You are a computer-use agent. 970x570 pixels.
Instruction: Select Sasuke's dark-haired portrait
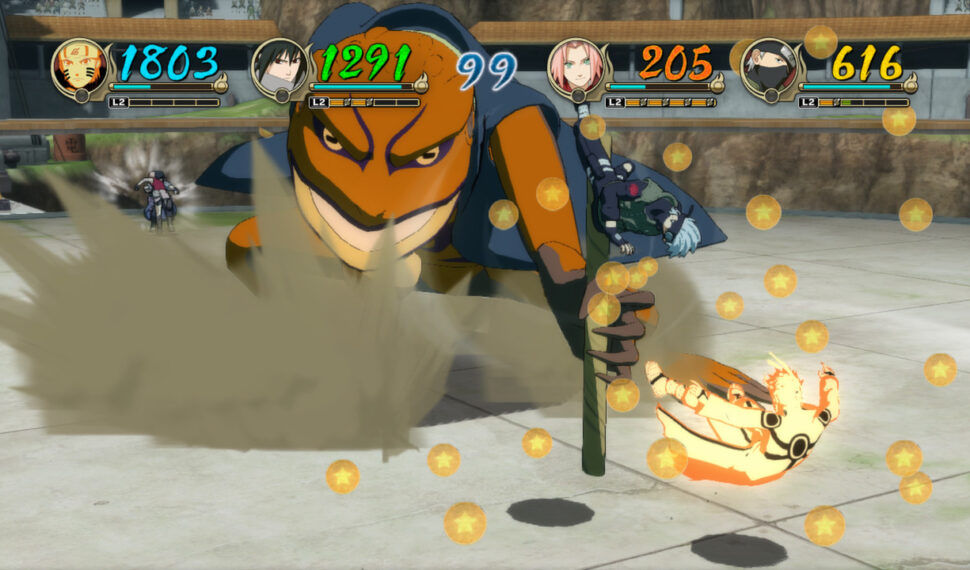279,67
